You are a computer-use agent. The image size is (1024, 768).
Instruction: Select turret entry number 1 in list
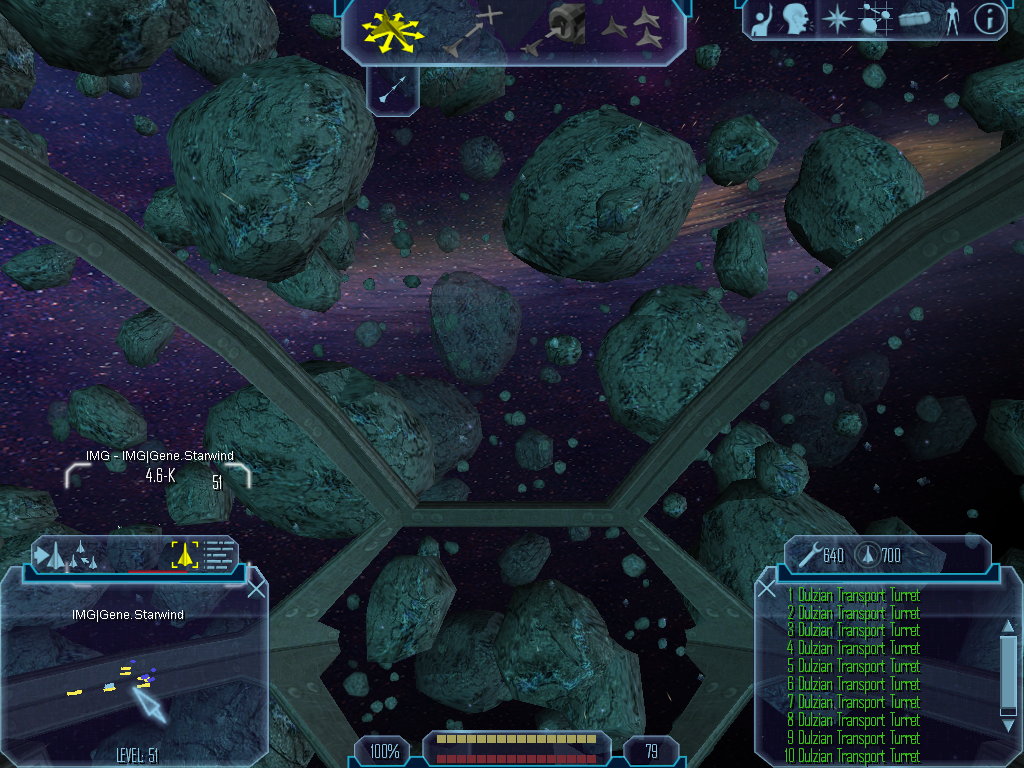click(853, 596)
